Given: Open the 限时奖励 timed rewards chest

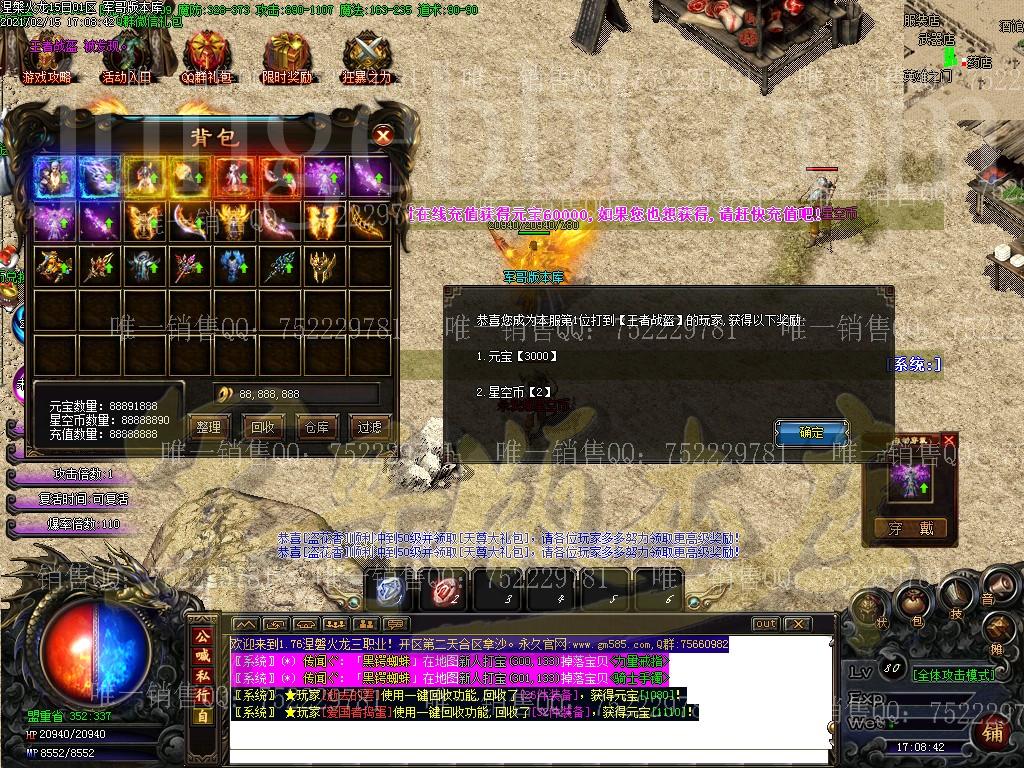Looking at the screenshot, I should coord(287,58).
